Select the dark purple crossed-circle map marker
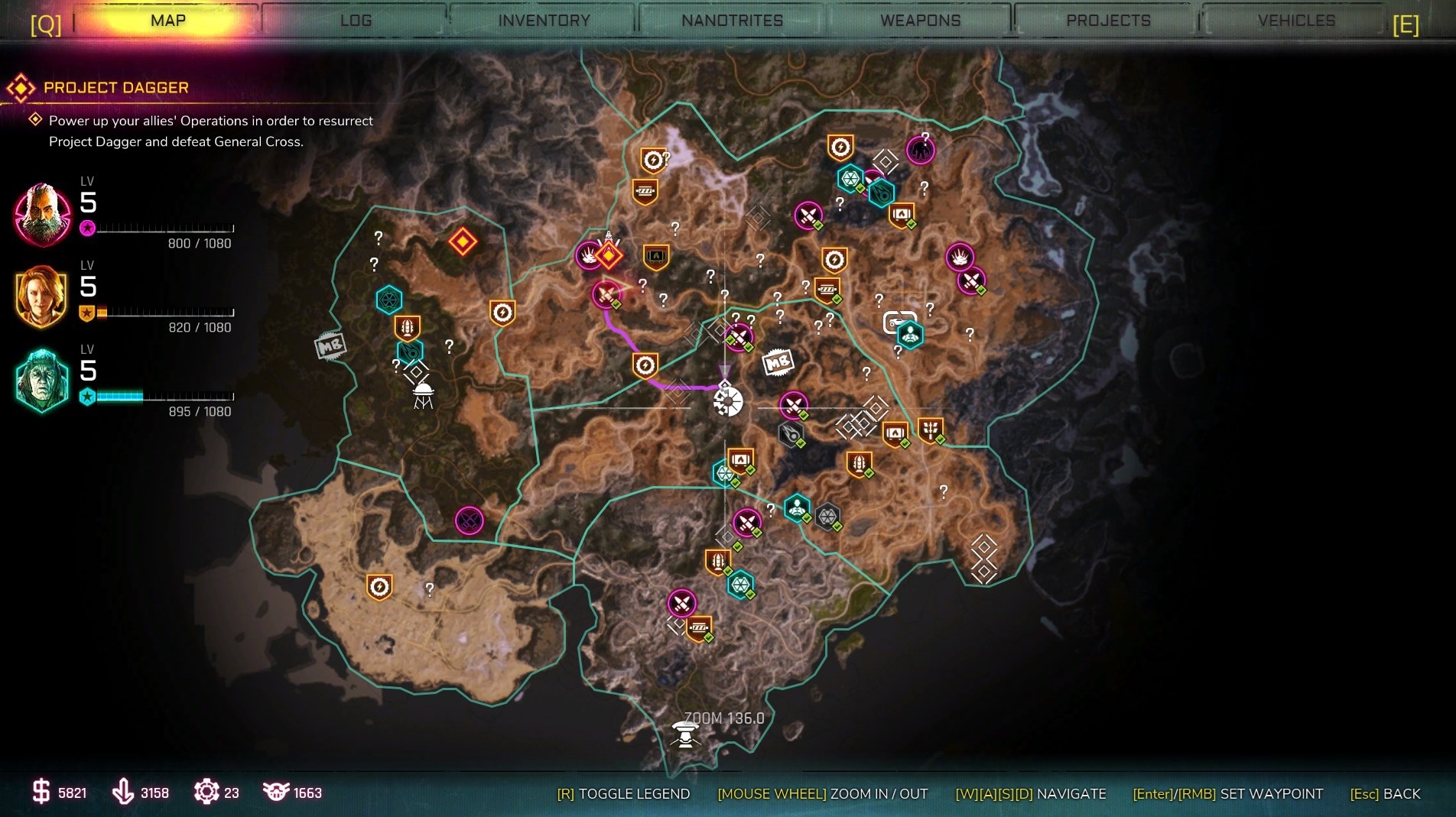The height and width of the screenshot is (817, 1456). pos(470,520)
